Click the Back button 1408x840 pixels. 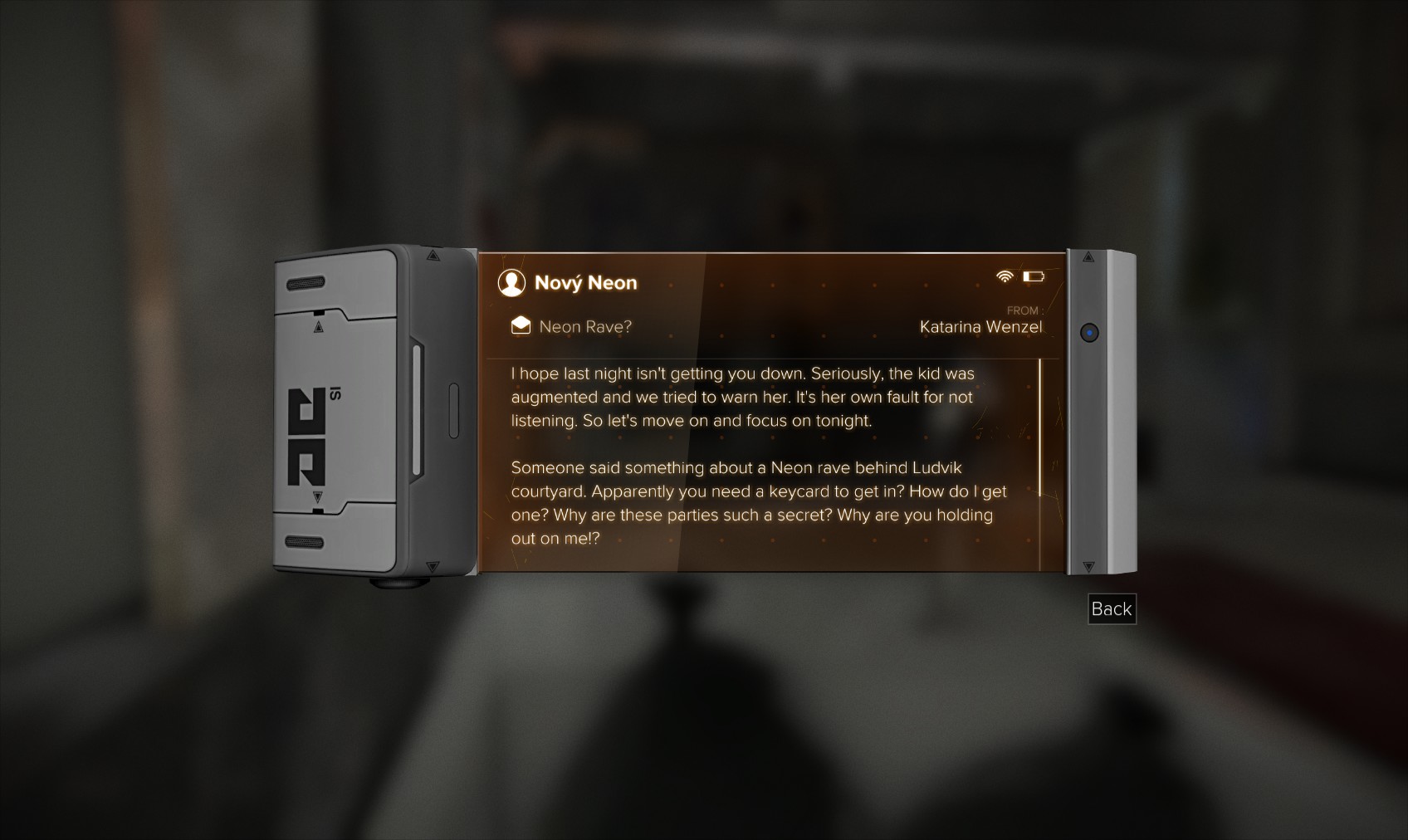(1111, 609)
